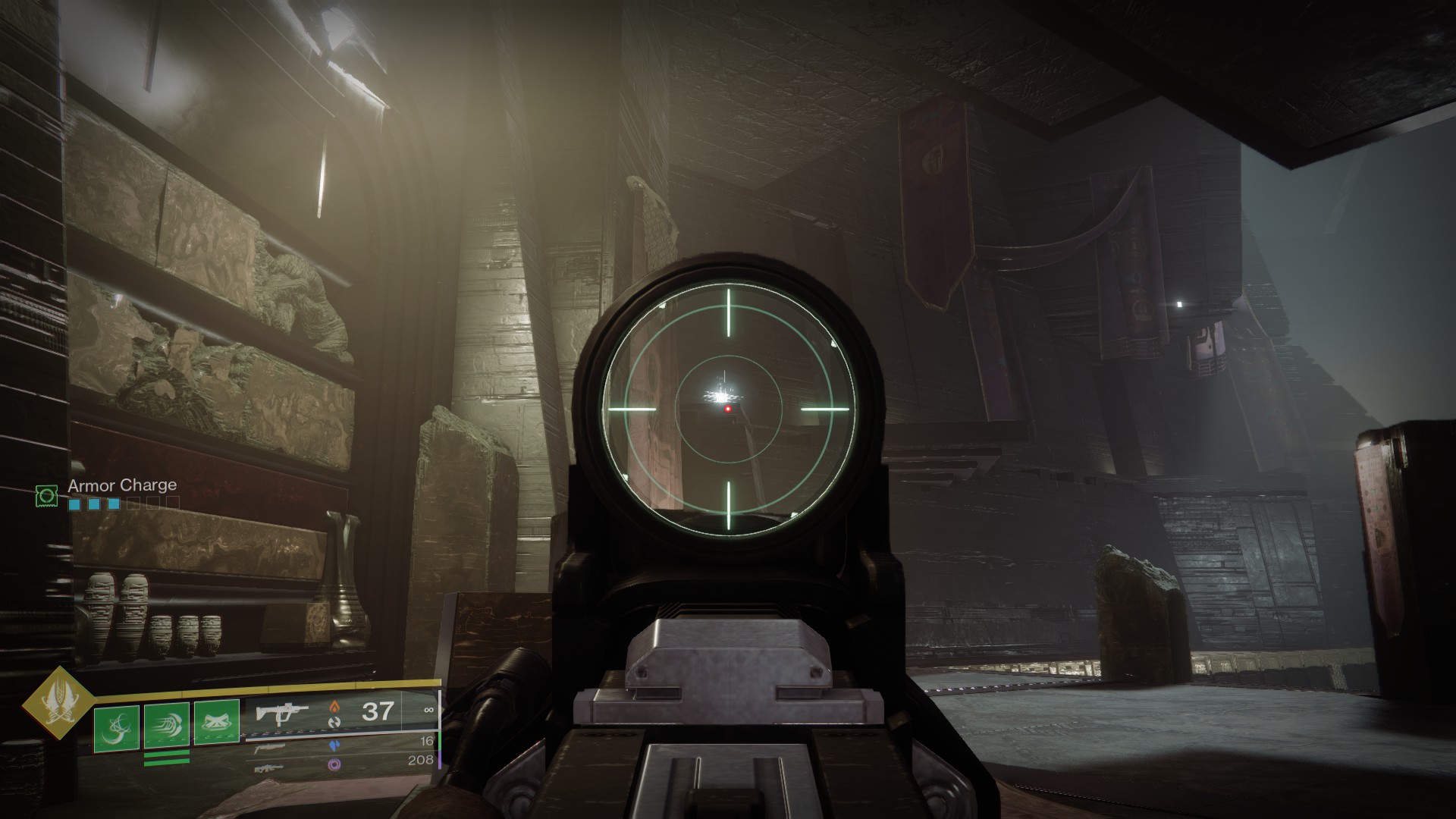This screenshot has width=1456, height=819.
Task: Click the green Armor Charge buff icon
Action: (x=47, y=496)
